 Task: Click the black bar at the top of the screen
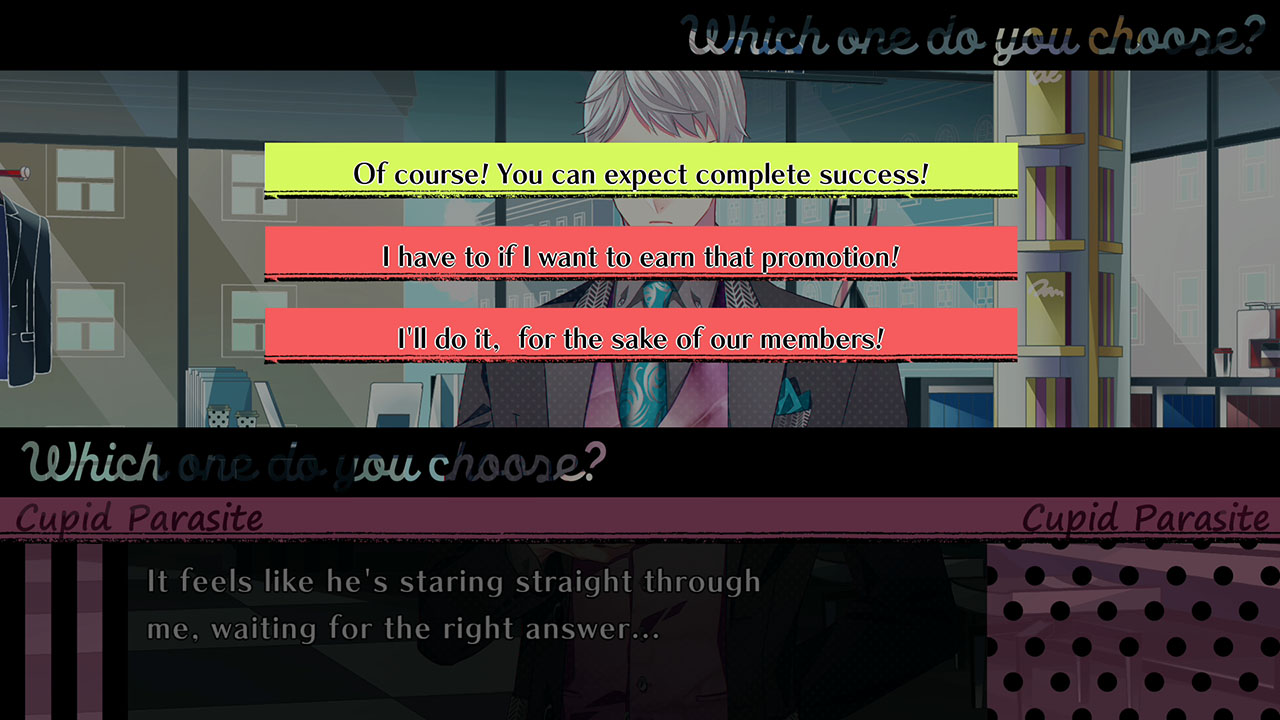[x=300, y=30]
